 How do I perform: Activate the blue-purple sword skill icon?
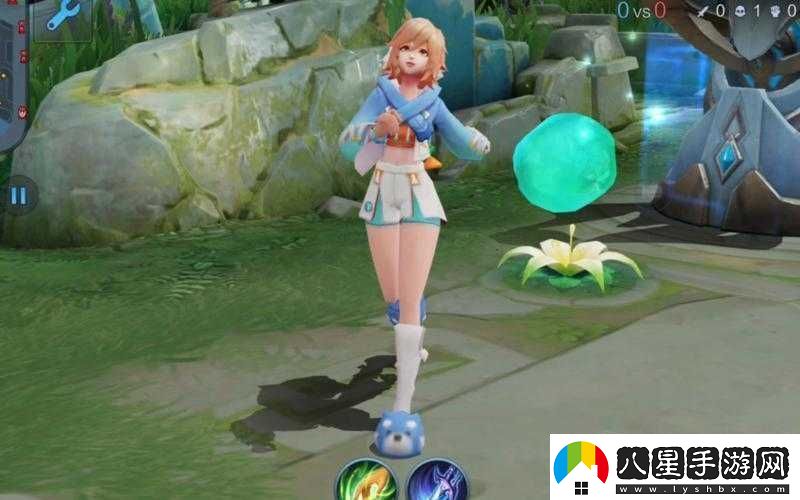437,481
